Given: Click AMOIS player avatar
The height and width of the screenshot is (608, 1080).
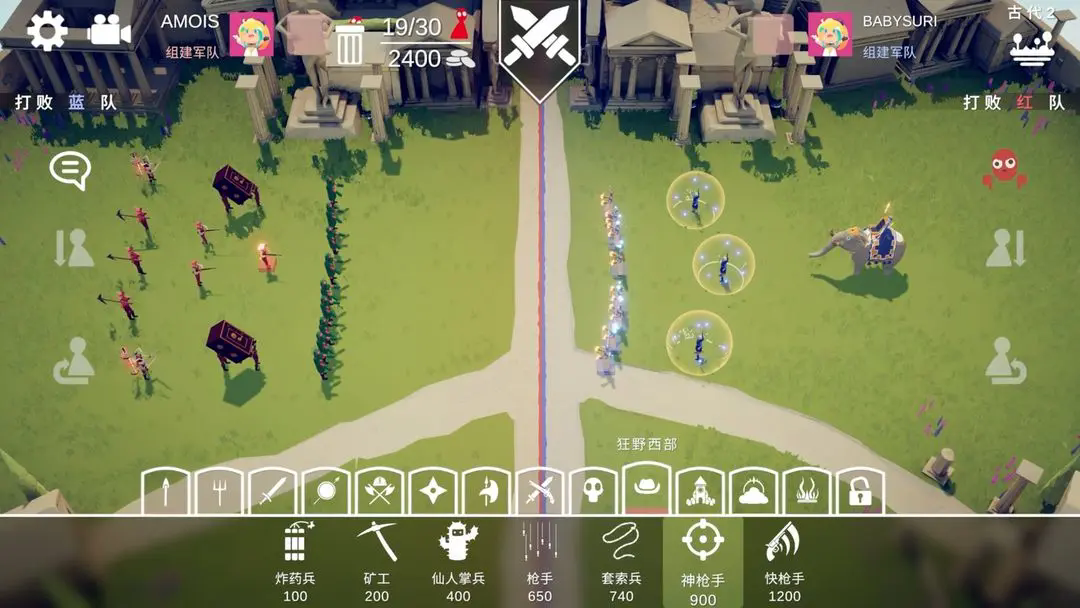Looking at the screenshot, I should pos(251,34).
